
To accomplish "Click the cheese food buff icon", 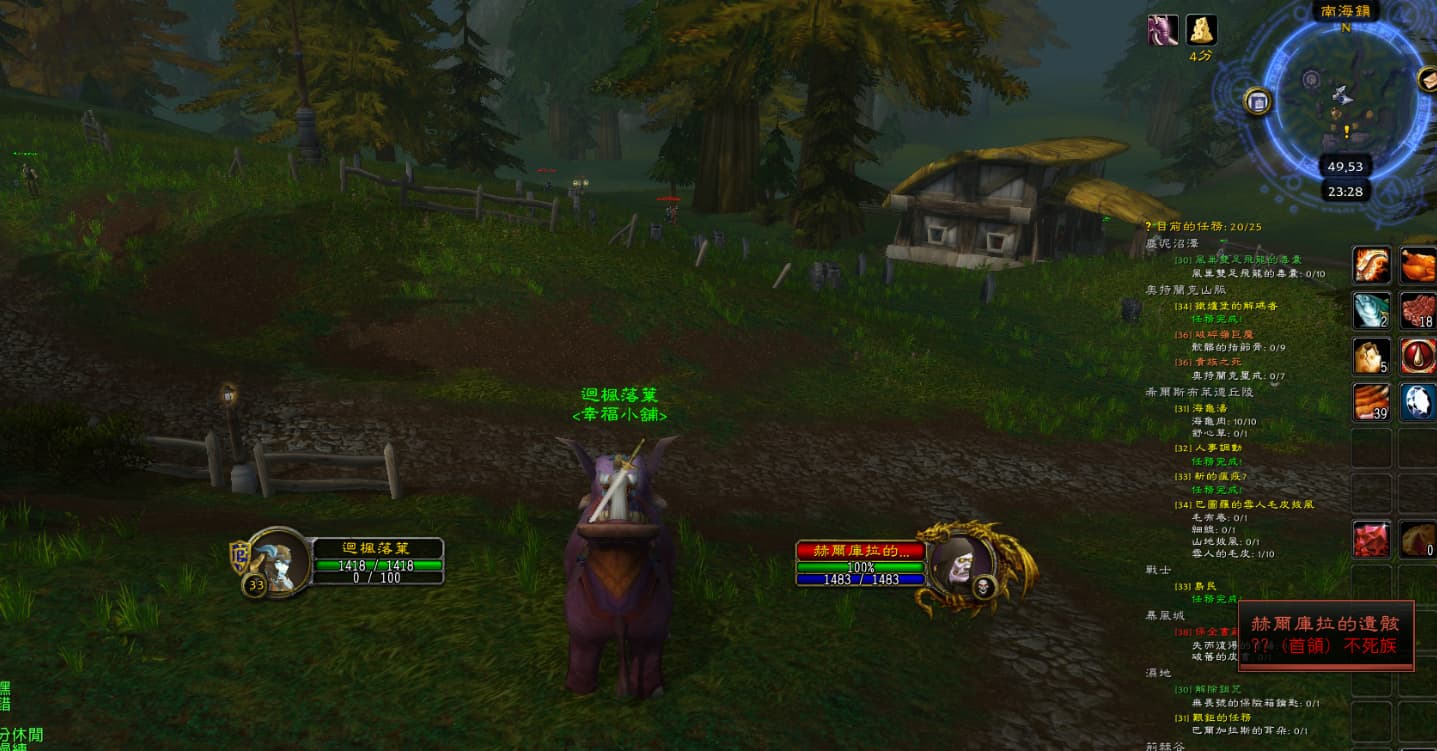I will point(1201,30).
